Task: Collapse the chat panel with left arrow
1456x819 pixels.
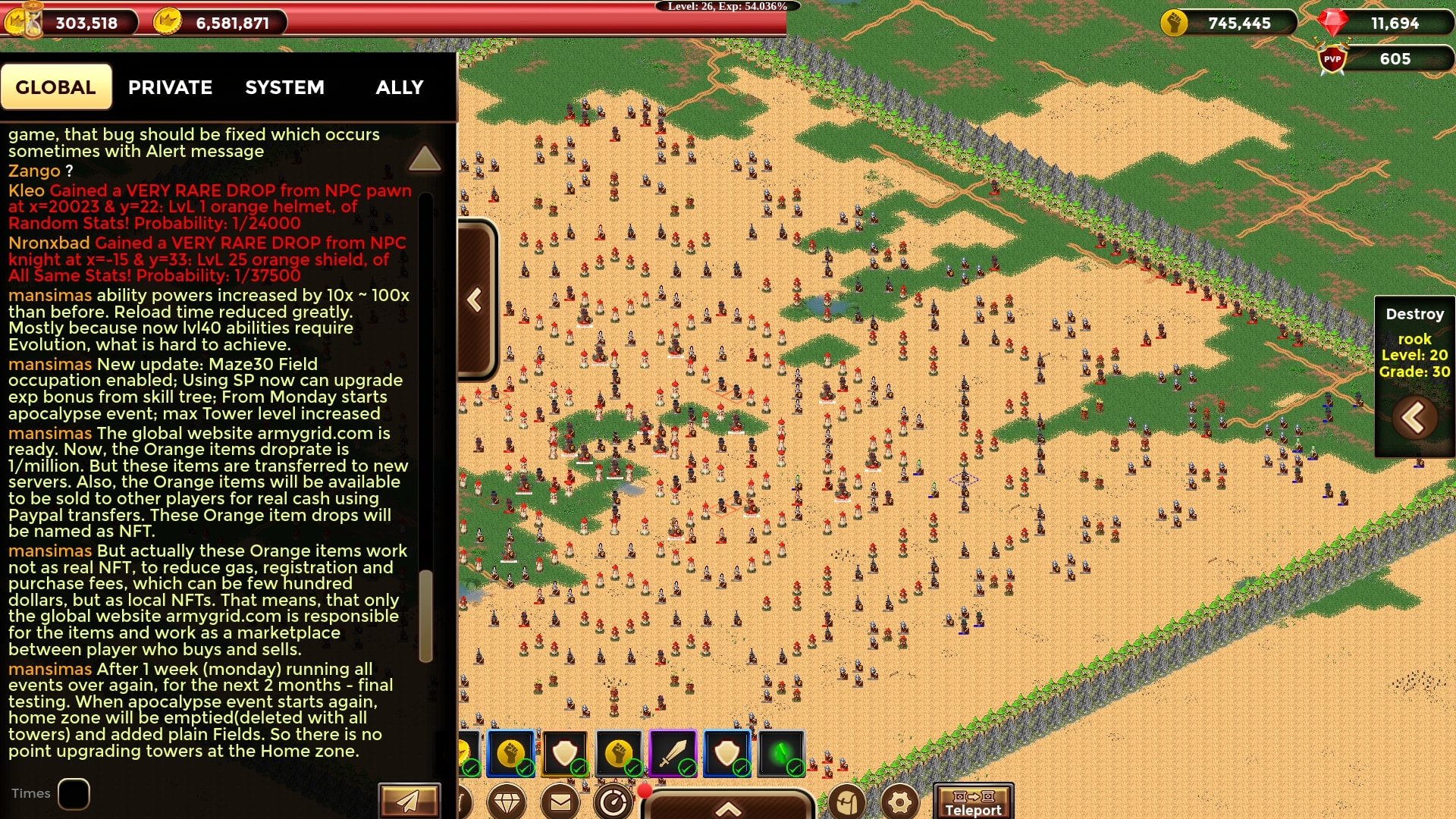Action: (x=475, y=300)
